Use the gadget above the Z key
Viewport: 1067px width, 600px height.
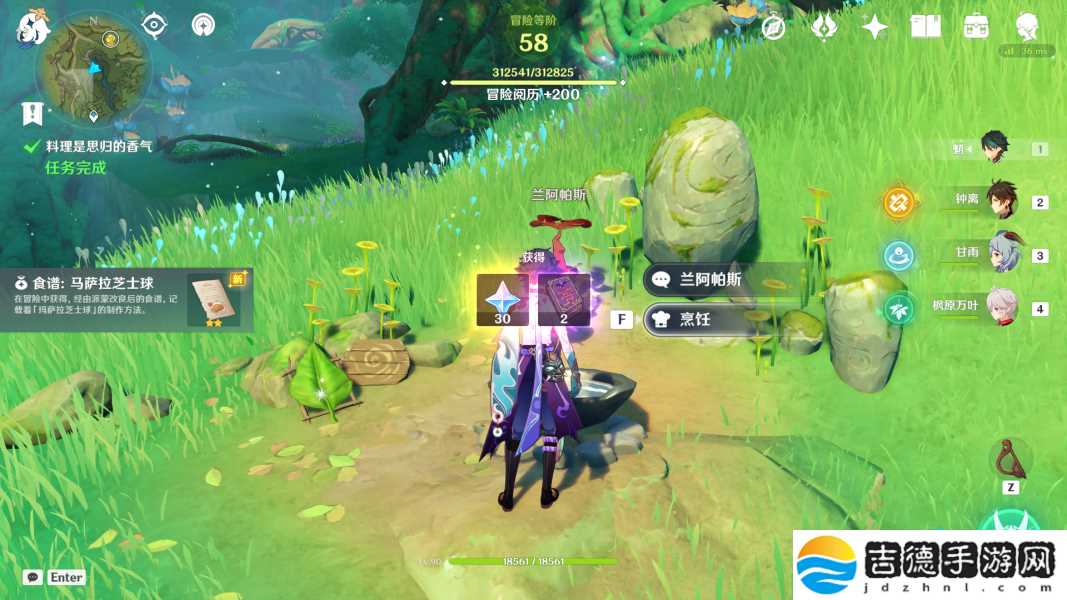click(x=1011, y=458)
